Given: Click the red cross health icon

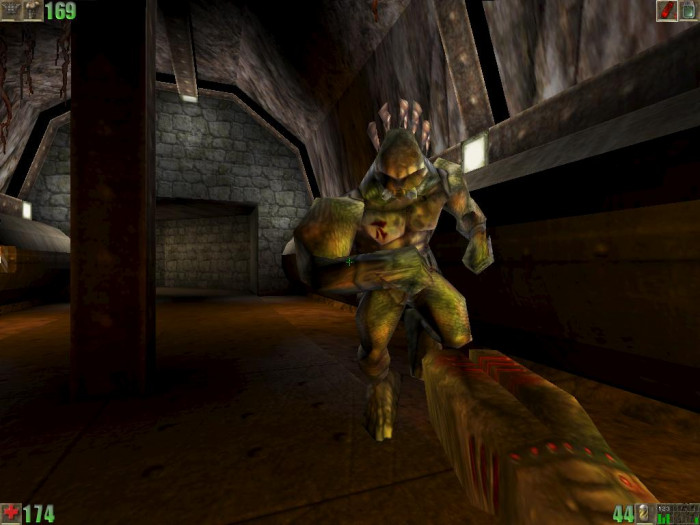Looking at the screenshot, I should 11,514.
